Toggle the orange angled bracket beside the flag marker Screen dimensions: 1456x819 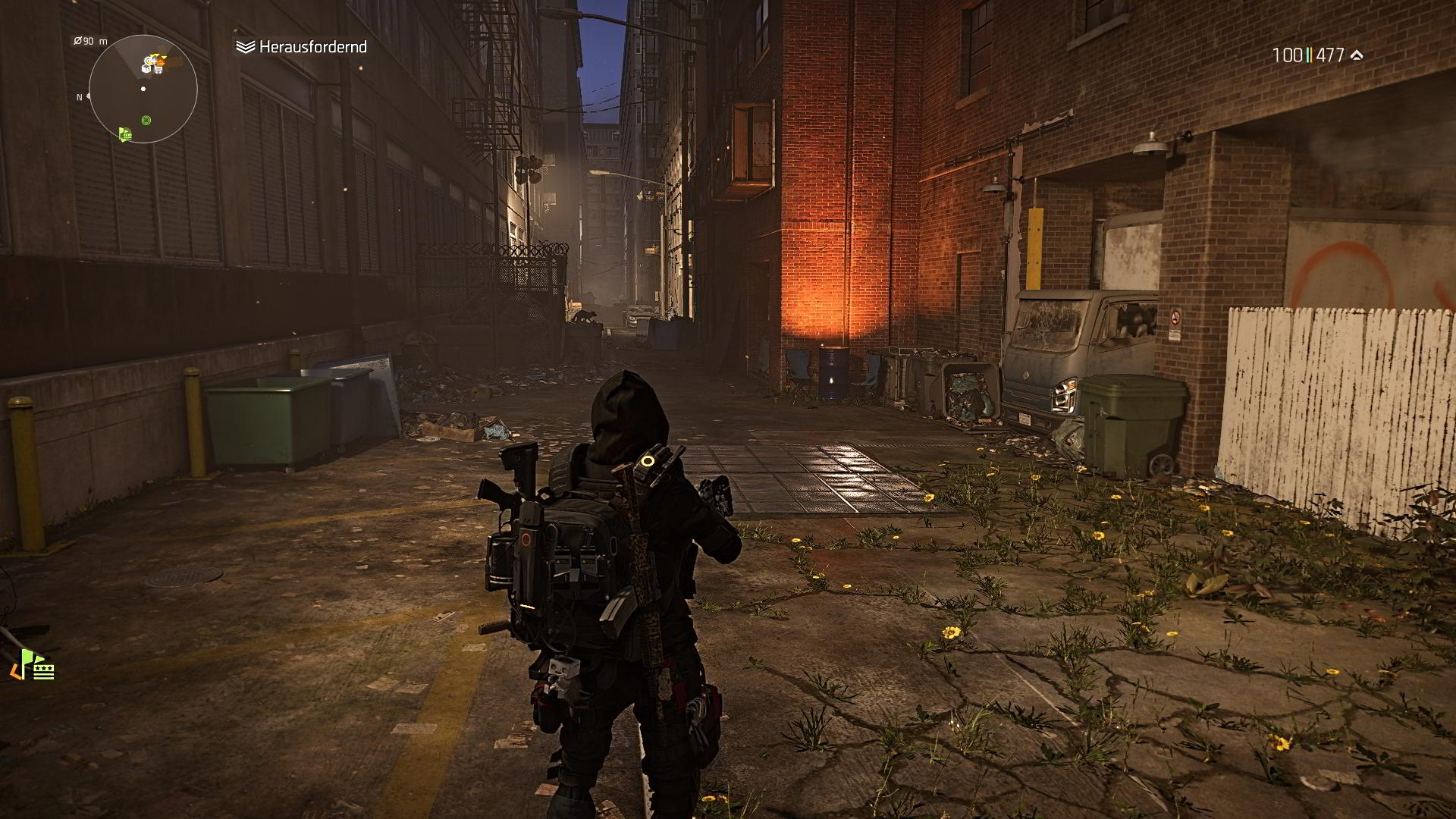coord(17,672)
